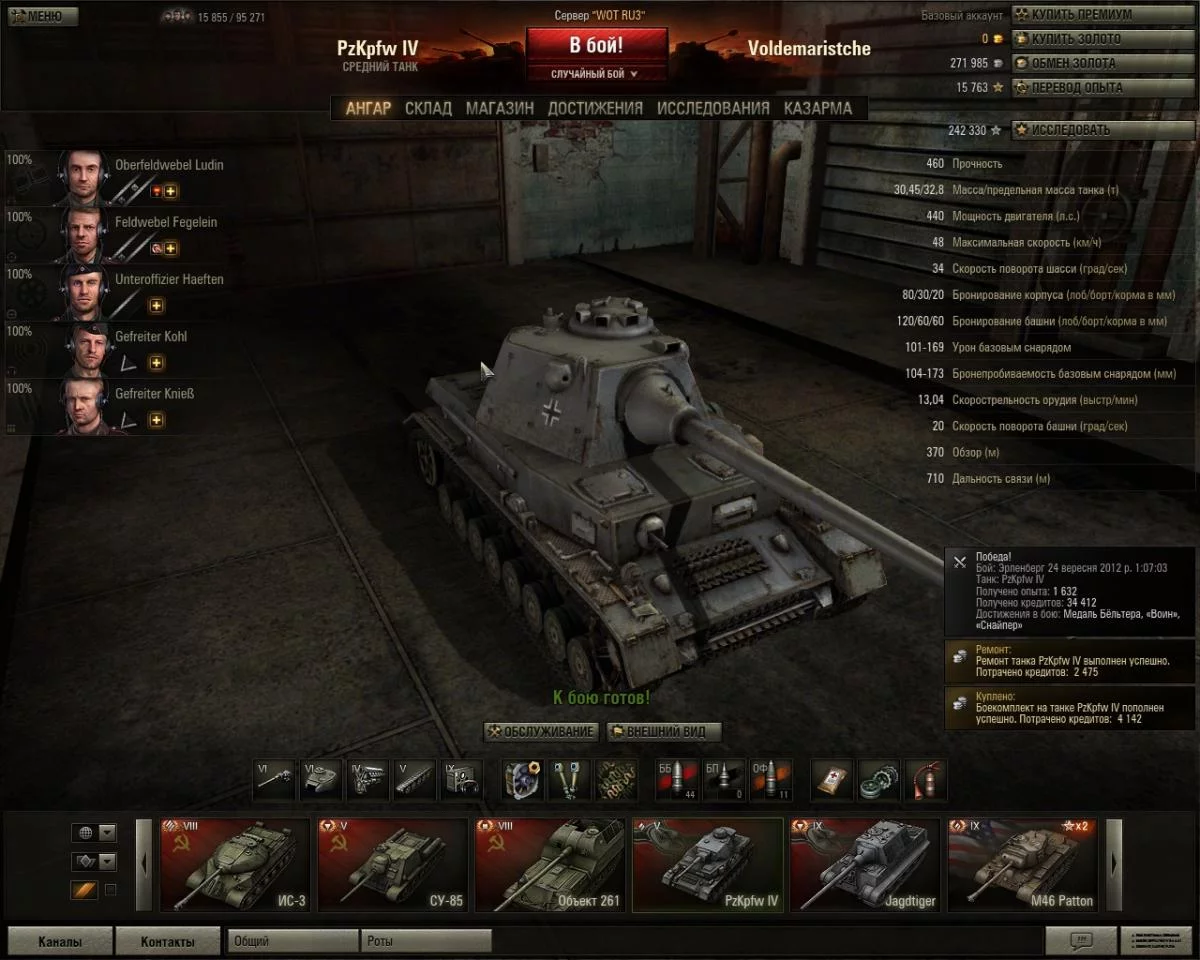
Task: Expand the Случайный бой battle type dropdown
Action: click(596, 74)
